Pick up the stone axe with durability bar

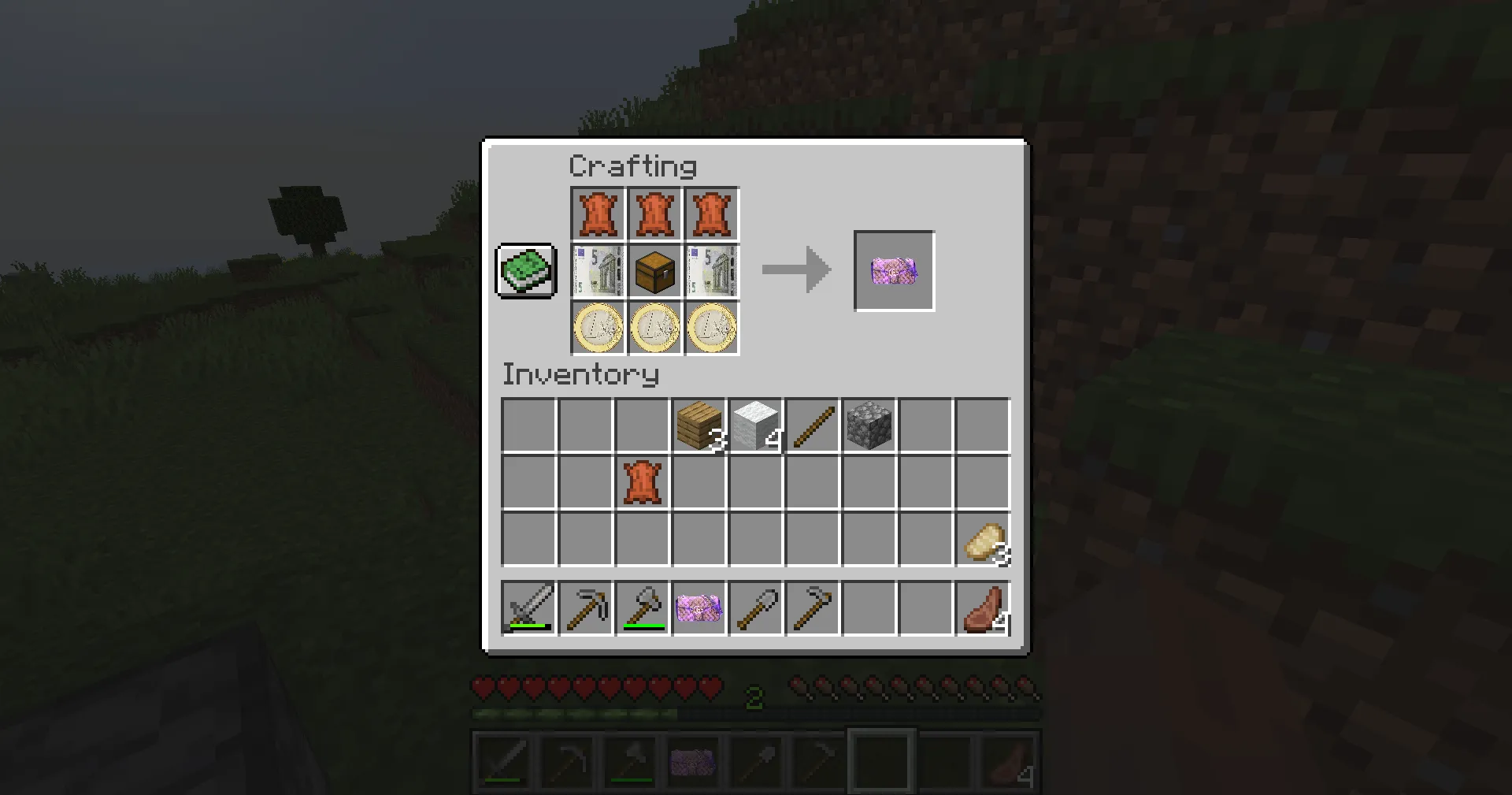point(642,607)
